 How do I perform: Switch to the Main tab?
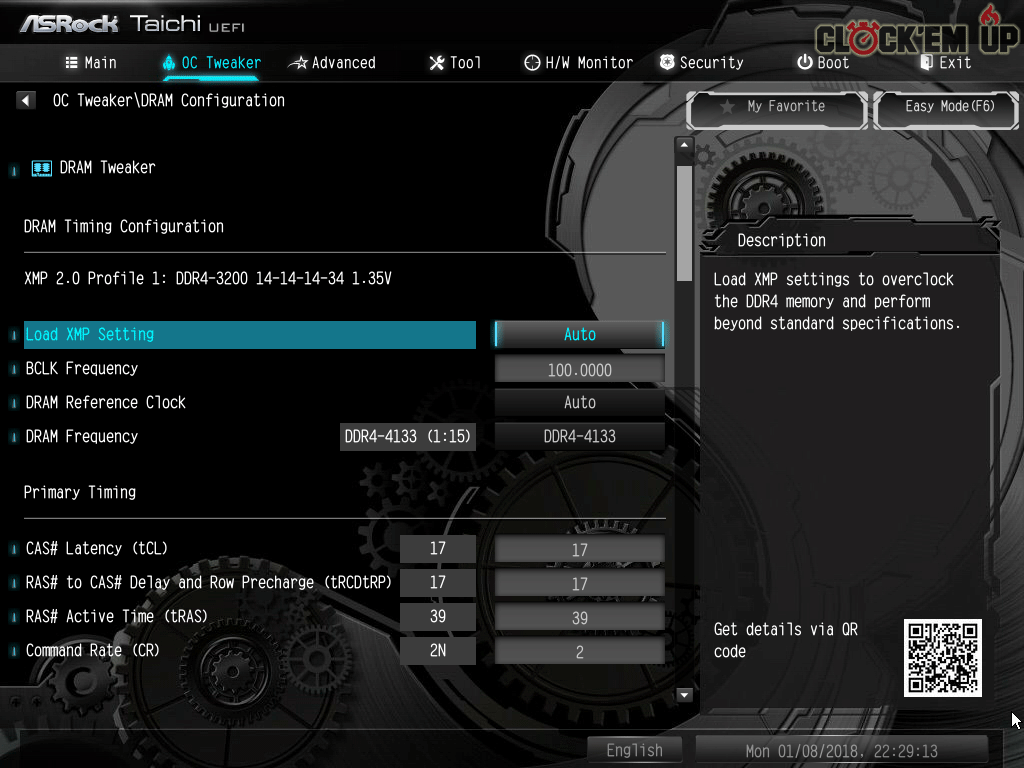point(91,63)
